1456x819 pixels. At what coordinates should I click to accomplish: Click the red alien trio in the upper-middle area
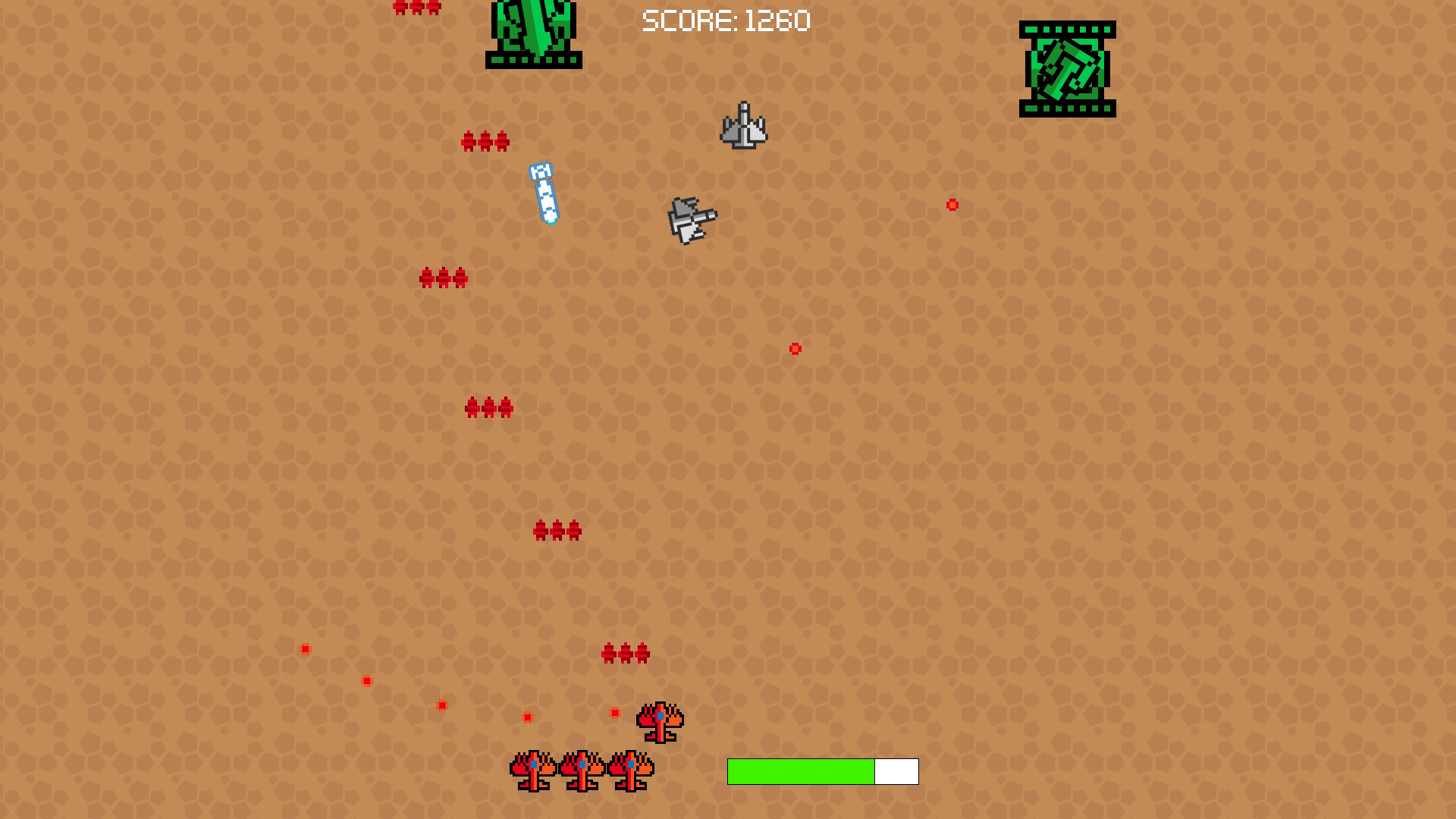443,277
